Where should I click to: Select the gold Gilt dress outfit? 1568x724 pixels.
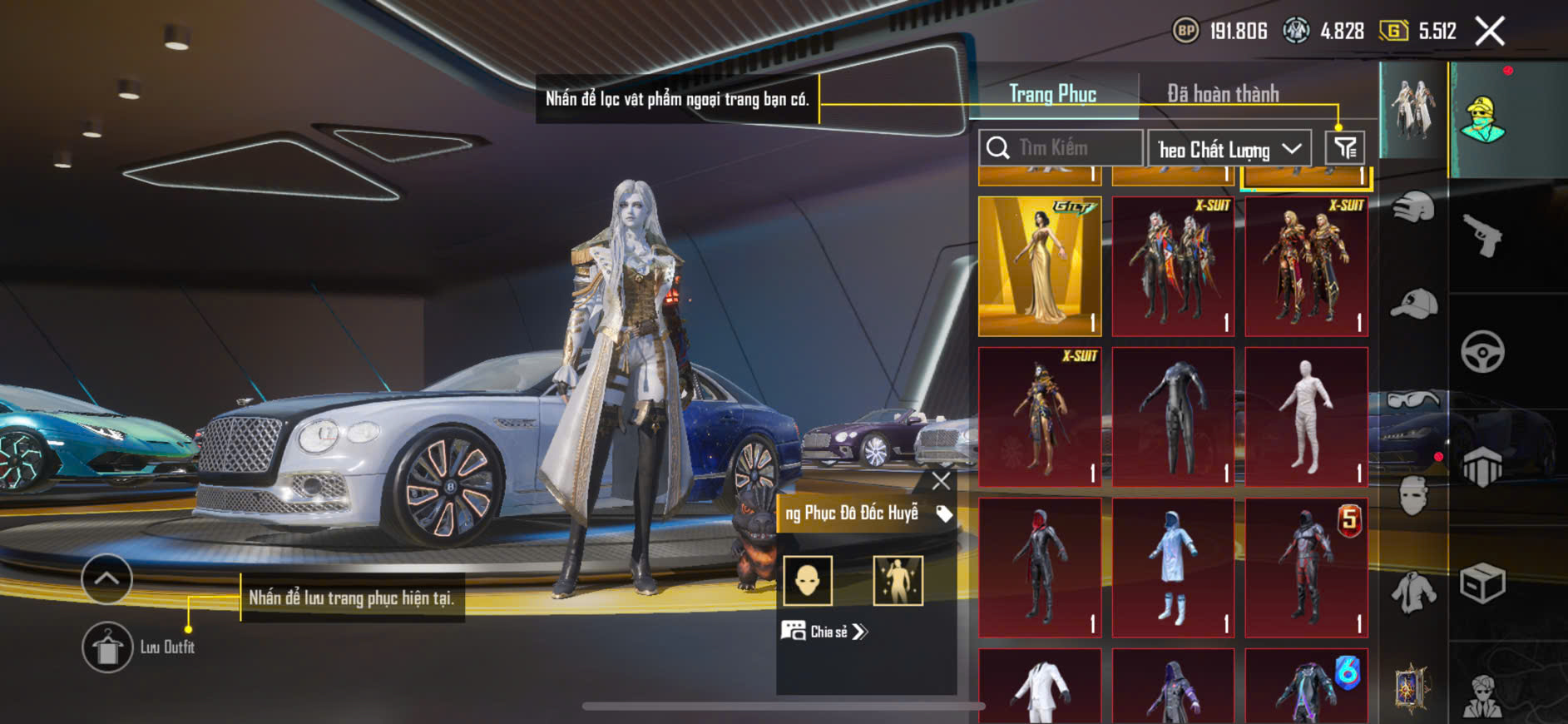(x=1040, y=266)
